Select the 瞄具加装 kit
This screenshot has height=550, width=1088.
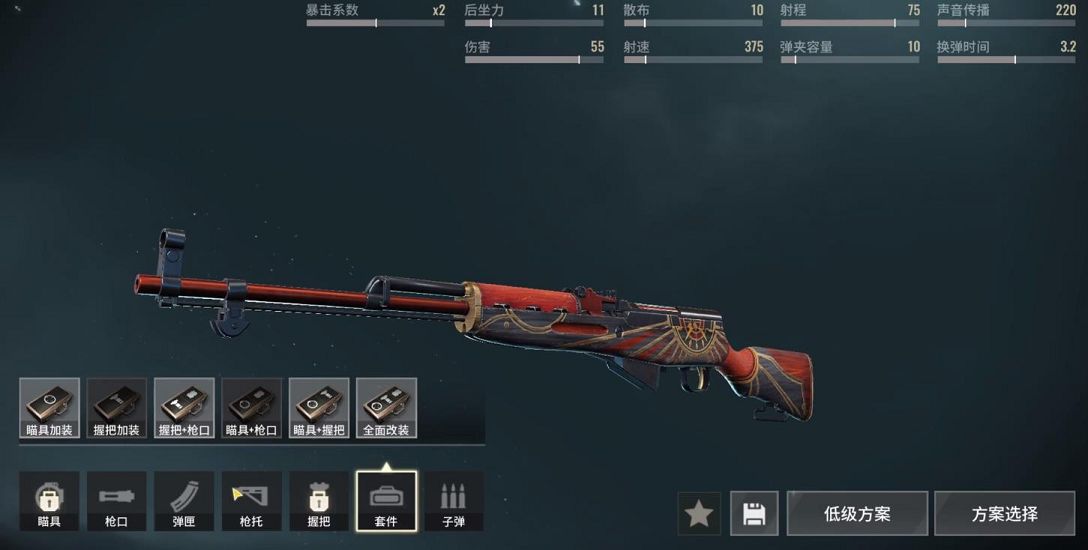[x=49, y=408]
